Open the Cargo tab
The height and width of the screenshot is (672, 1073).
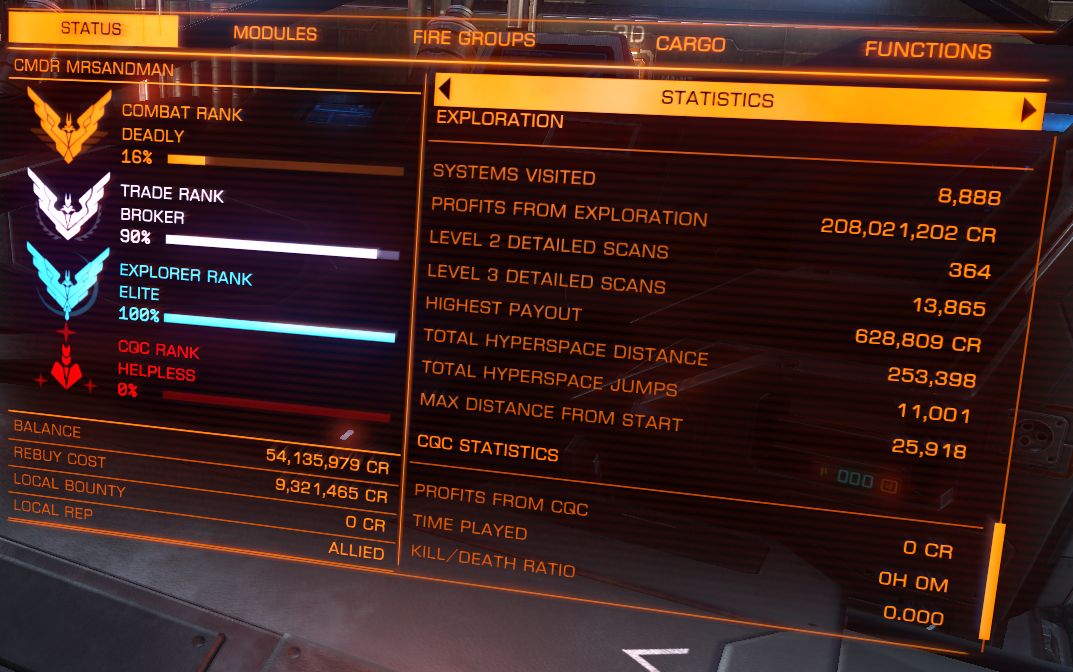click(x=690, y=44)
